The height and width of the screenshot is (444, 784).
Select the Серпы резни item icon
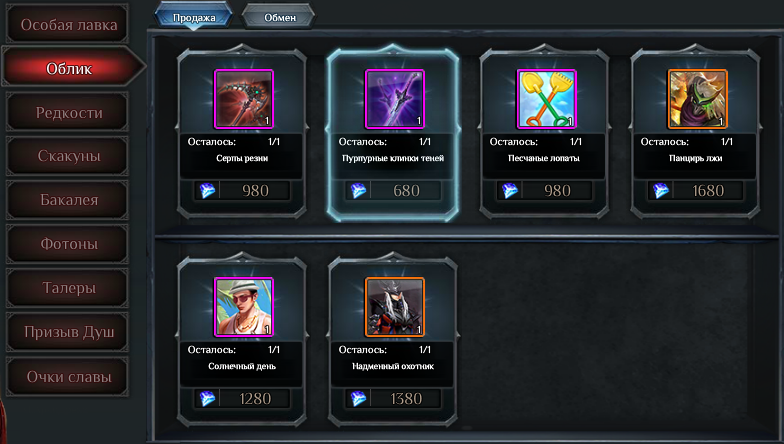pos(243,99)
